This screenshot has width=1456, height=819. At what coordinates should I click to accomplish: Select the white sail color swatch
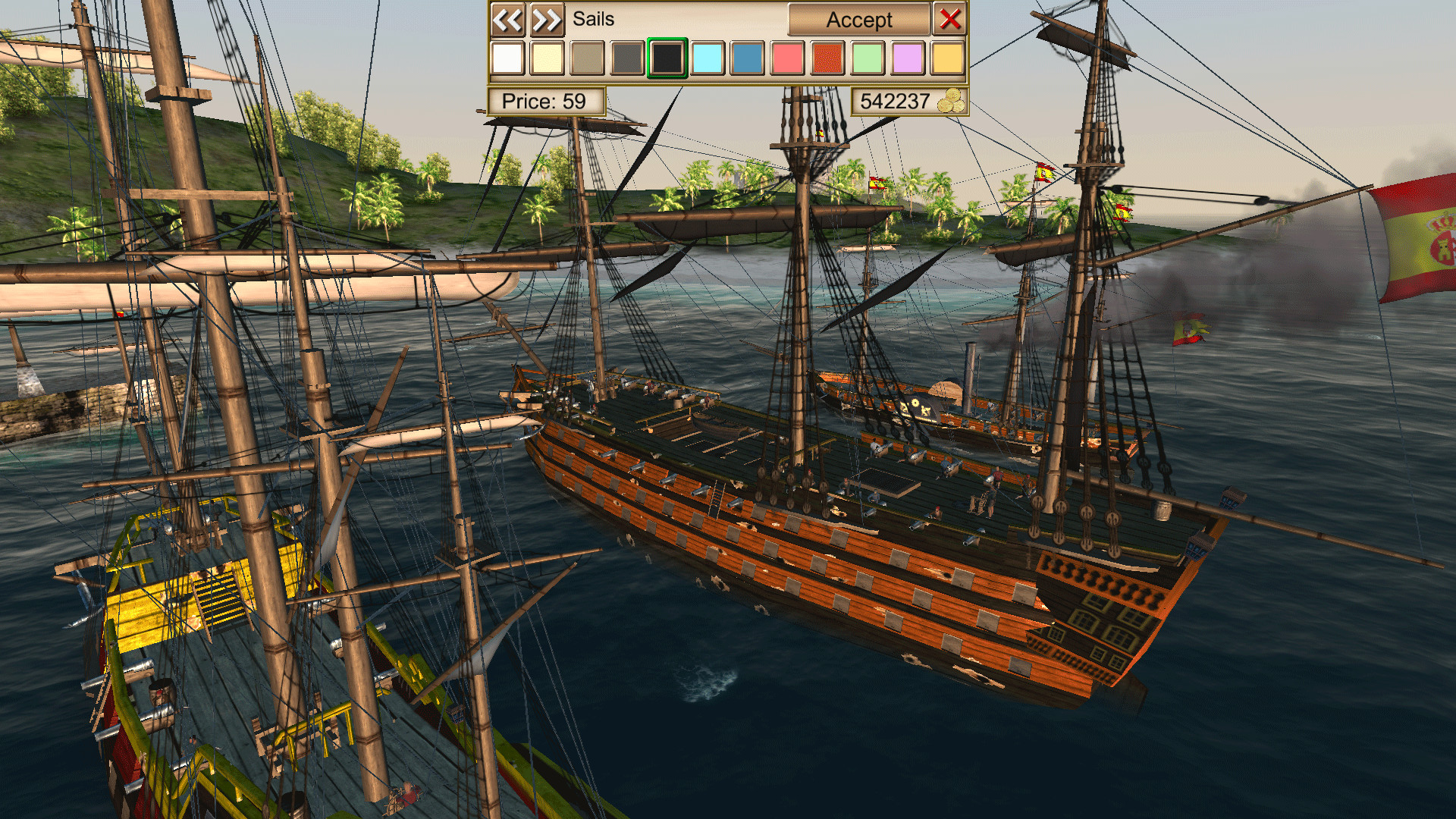(x=507, y=58)
